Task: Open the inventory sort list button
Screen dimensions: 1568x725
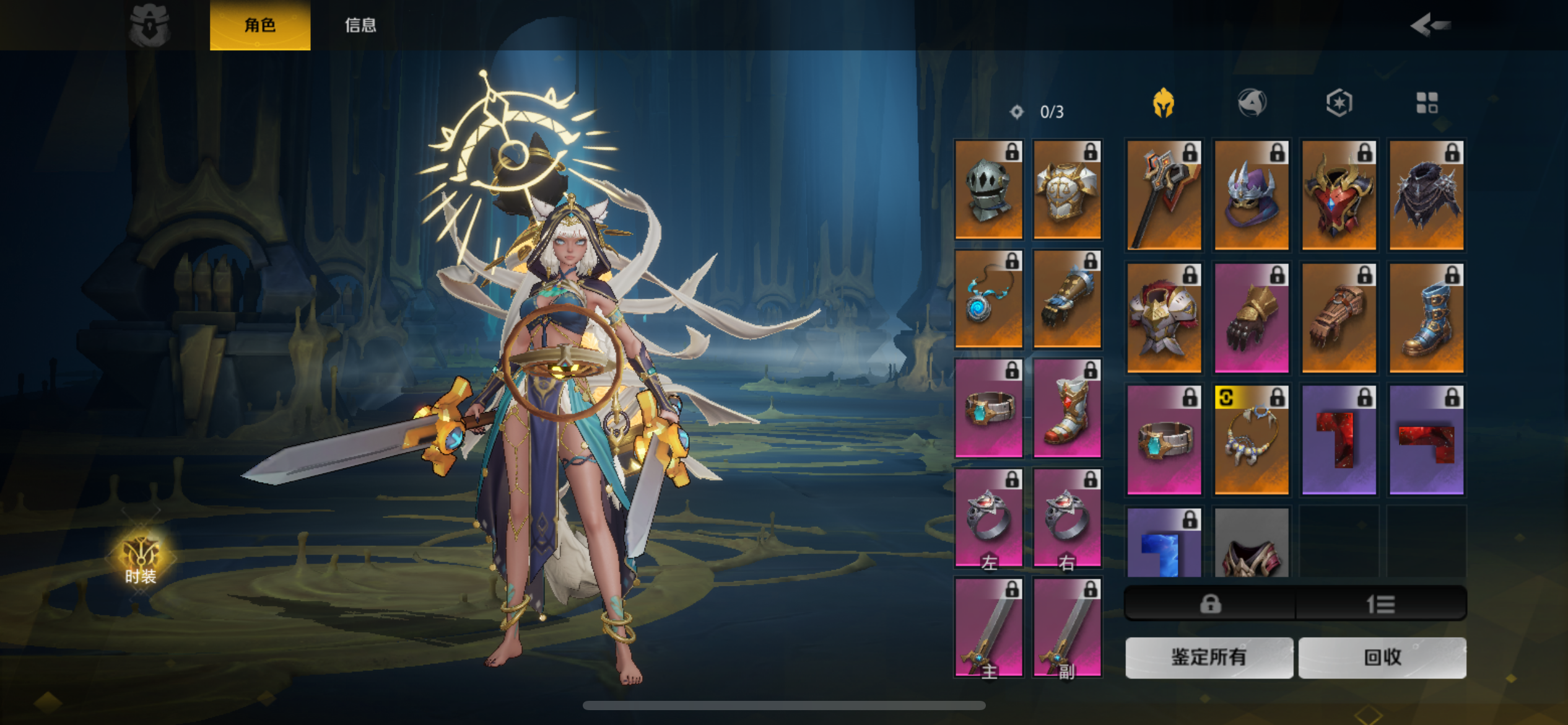Action: (x=1380, y=604)
